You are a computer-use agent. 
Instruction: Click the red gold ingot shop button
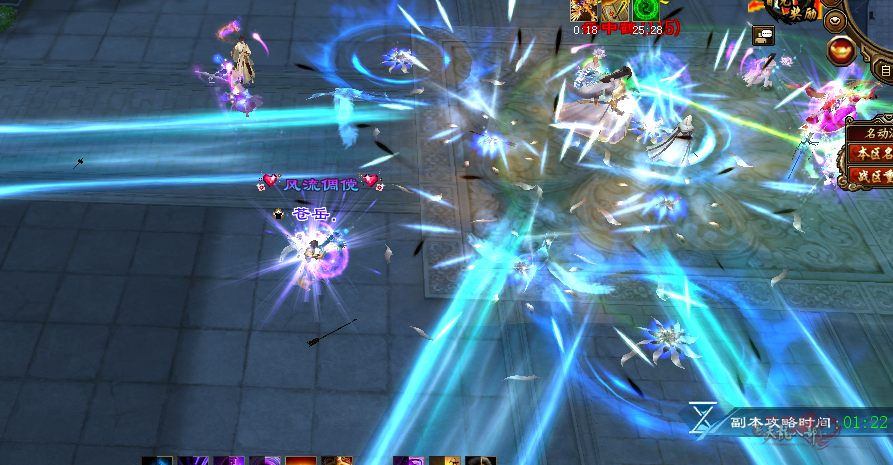point(843,49)
